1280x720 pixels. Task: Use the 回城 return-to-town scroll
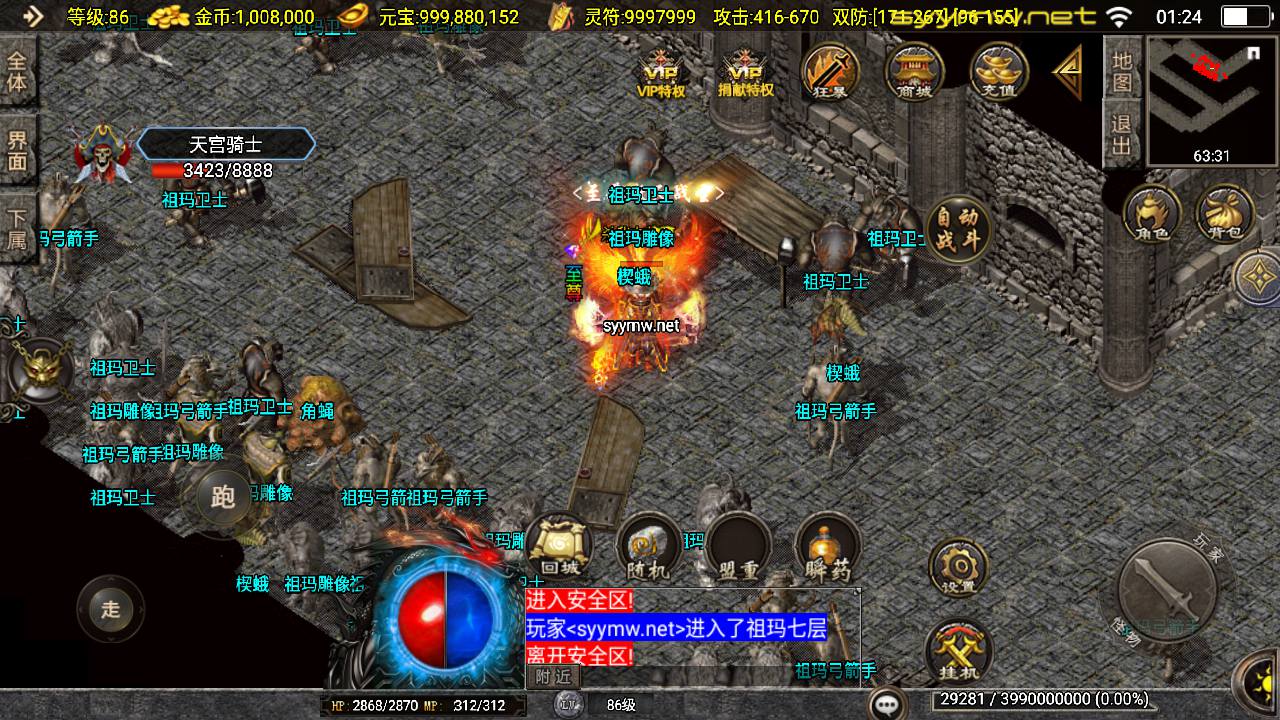(558, 547)
